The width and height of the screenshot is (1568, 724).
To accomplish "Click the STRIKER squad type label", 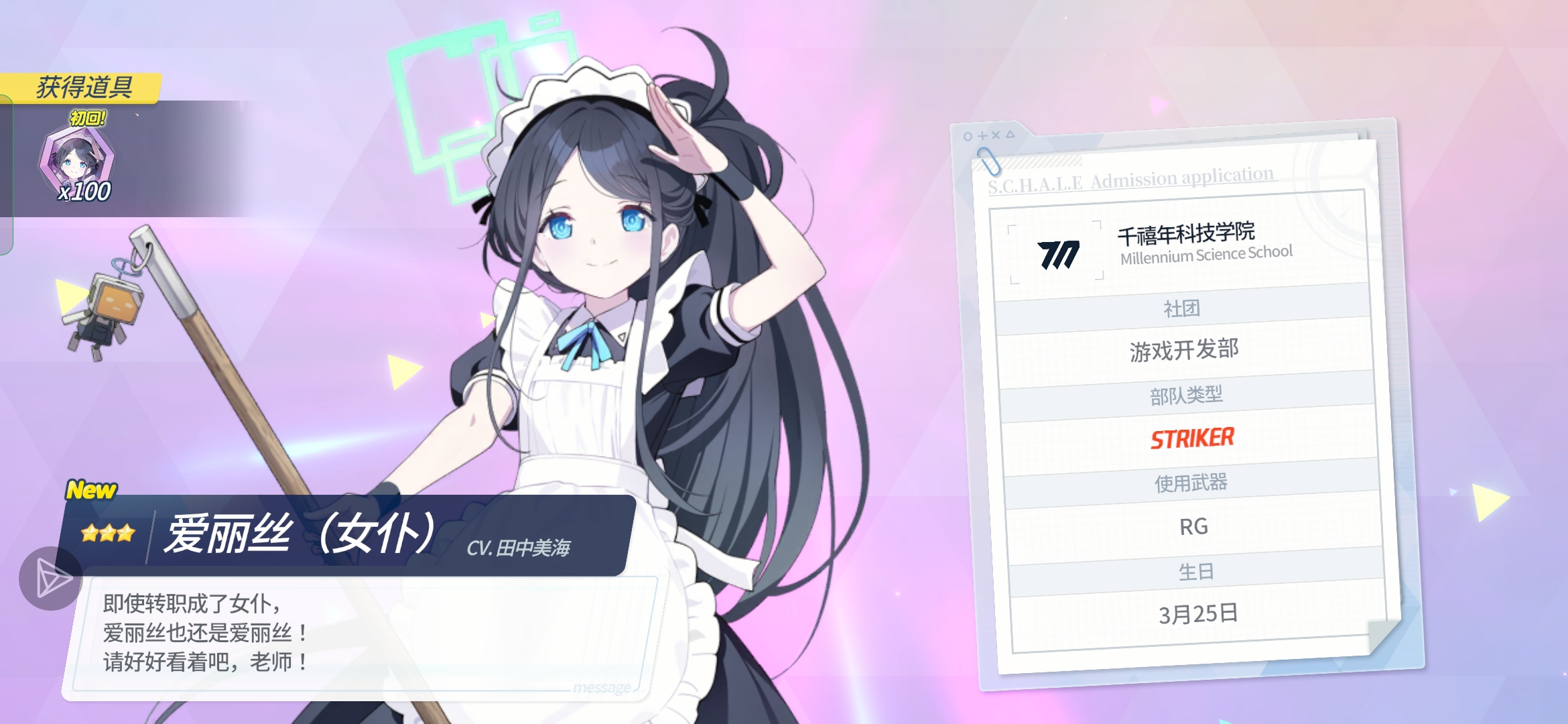I will tap(1193, 439).
